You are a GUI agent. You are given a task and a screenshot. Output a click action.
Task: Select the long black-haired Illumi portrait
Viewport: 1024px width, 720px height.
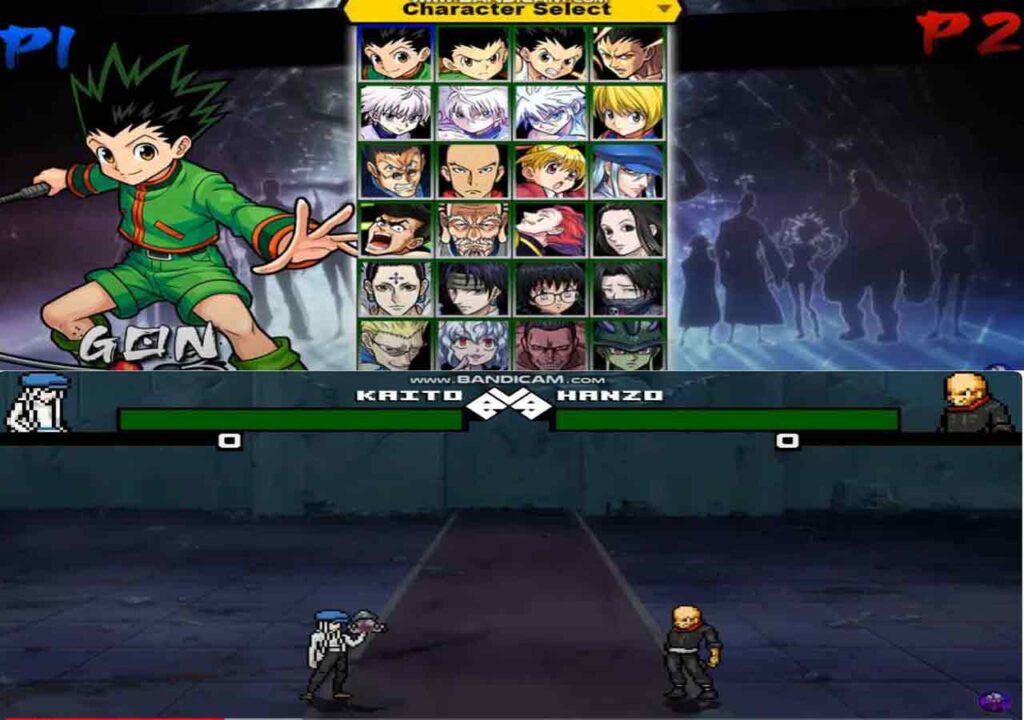click(628, 230)
